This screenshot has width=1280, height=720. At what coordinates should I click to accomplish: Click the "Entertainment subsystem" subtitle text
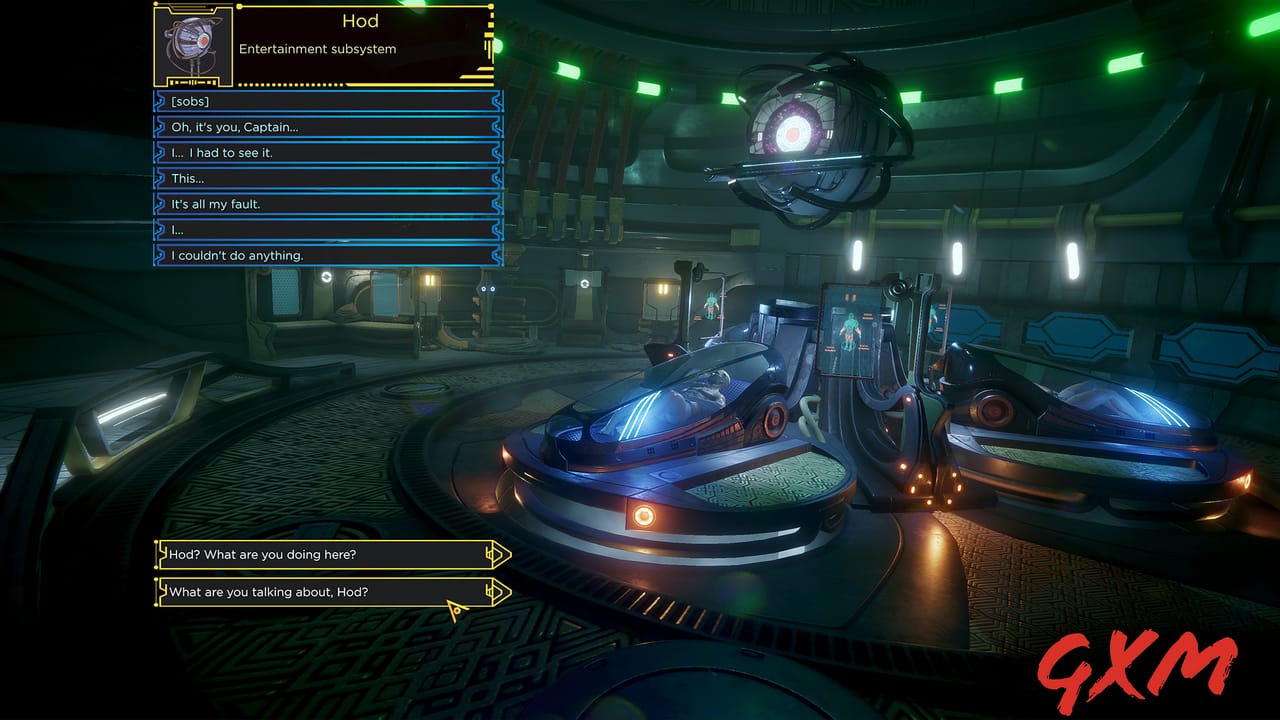318,48
